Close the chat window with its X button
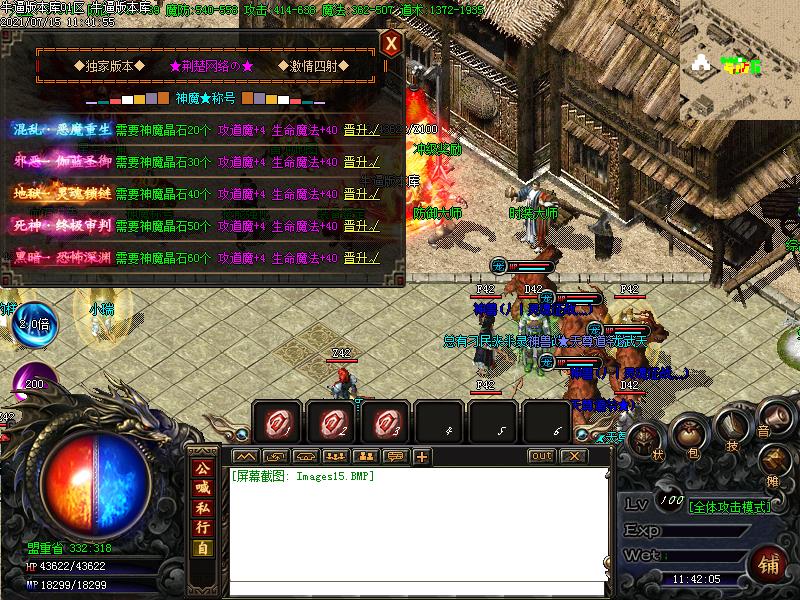 coord(572,456)
